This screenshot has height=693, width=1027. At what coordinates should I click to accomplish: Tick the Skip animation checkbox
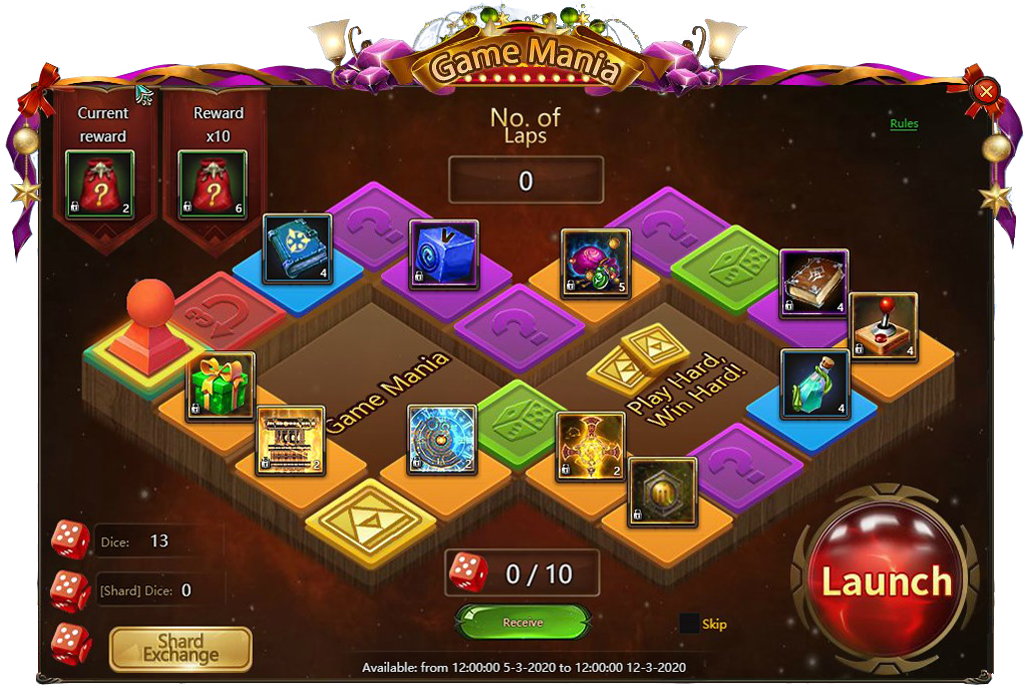689,624
